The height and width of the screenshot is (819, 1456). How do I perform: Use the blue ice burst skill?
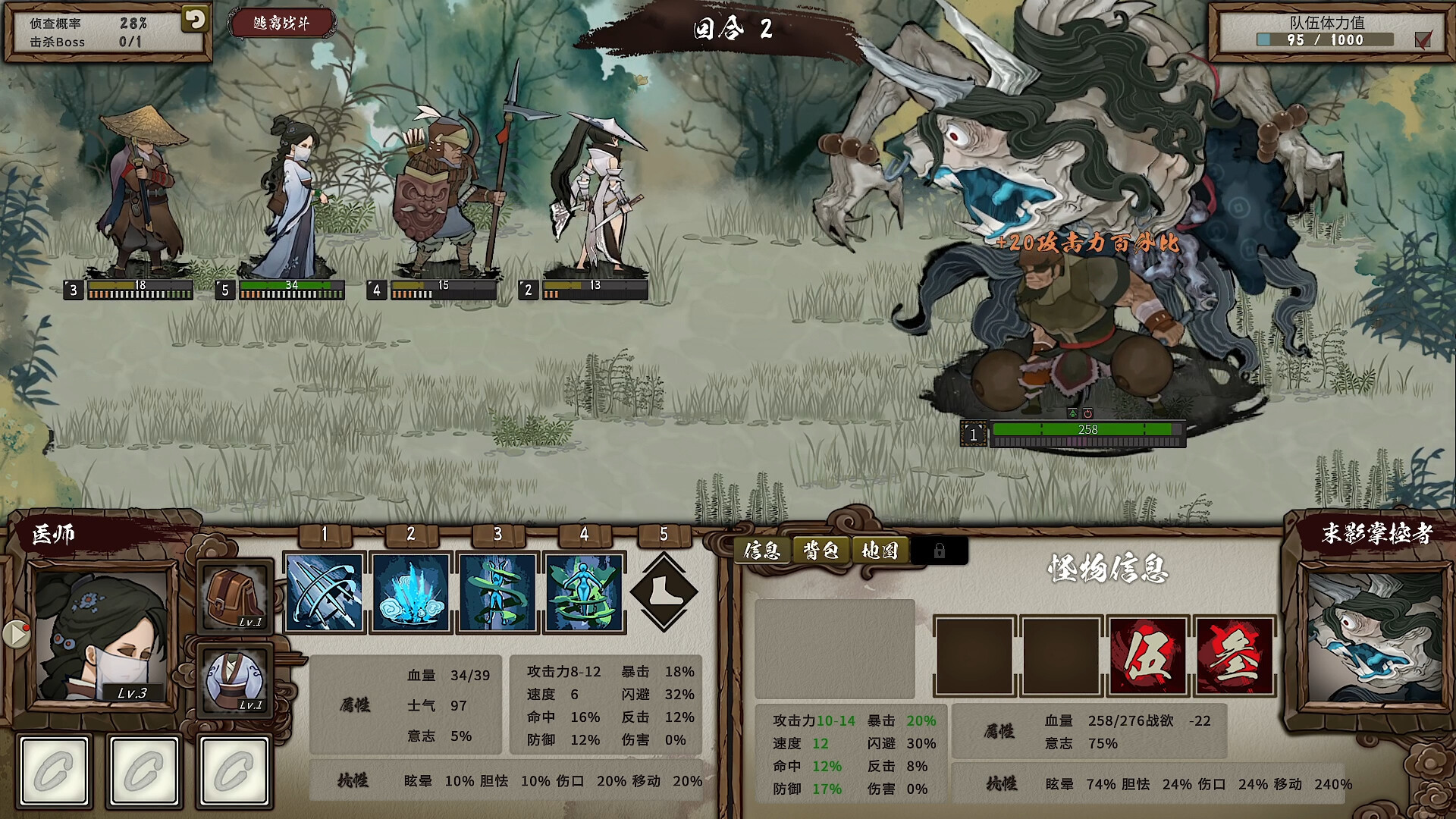click(411, 592)
